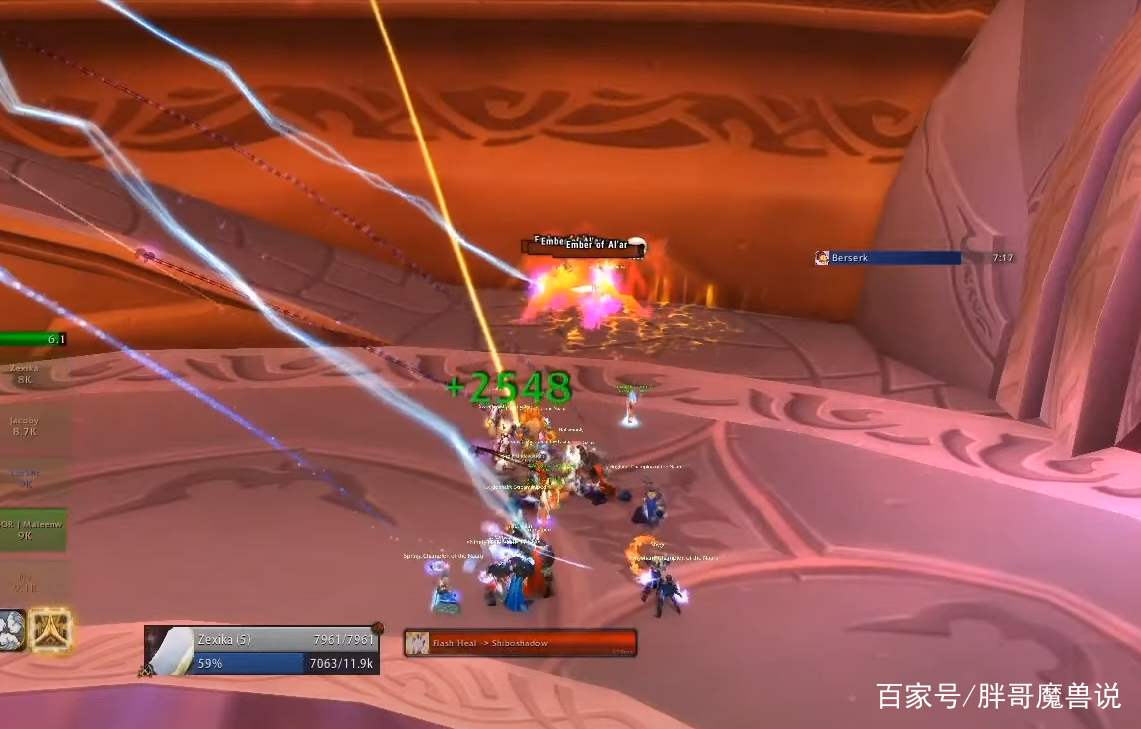Activate the glowing gold-bordered ability icon
Viewport: 1141px width, 729px height.
coord(50,631)
